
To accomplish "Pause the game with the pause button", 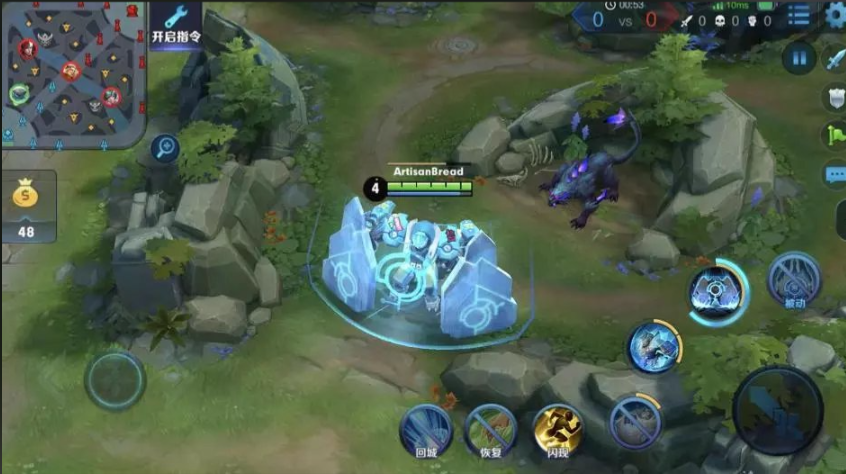I will click(x=799, y=58).
